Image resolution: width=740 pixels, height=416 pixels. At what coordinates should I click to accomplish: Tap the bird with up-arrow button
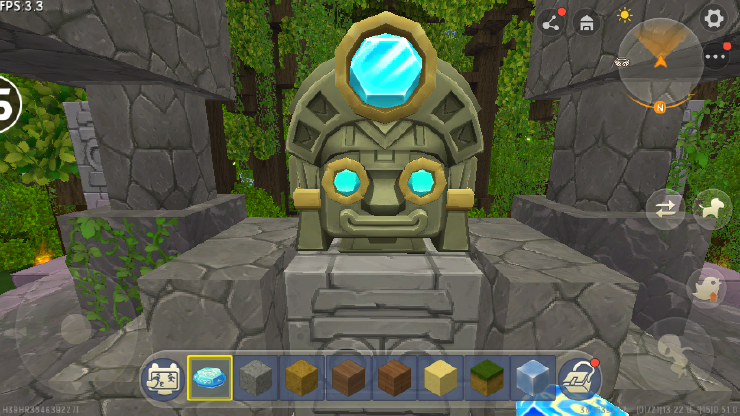click(x=706, y=287)
